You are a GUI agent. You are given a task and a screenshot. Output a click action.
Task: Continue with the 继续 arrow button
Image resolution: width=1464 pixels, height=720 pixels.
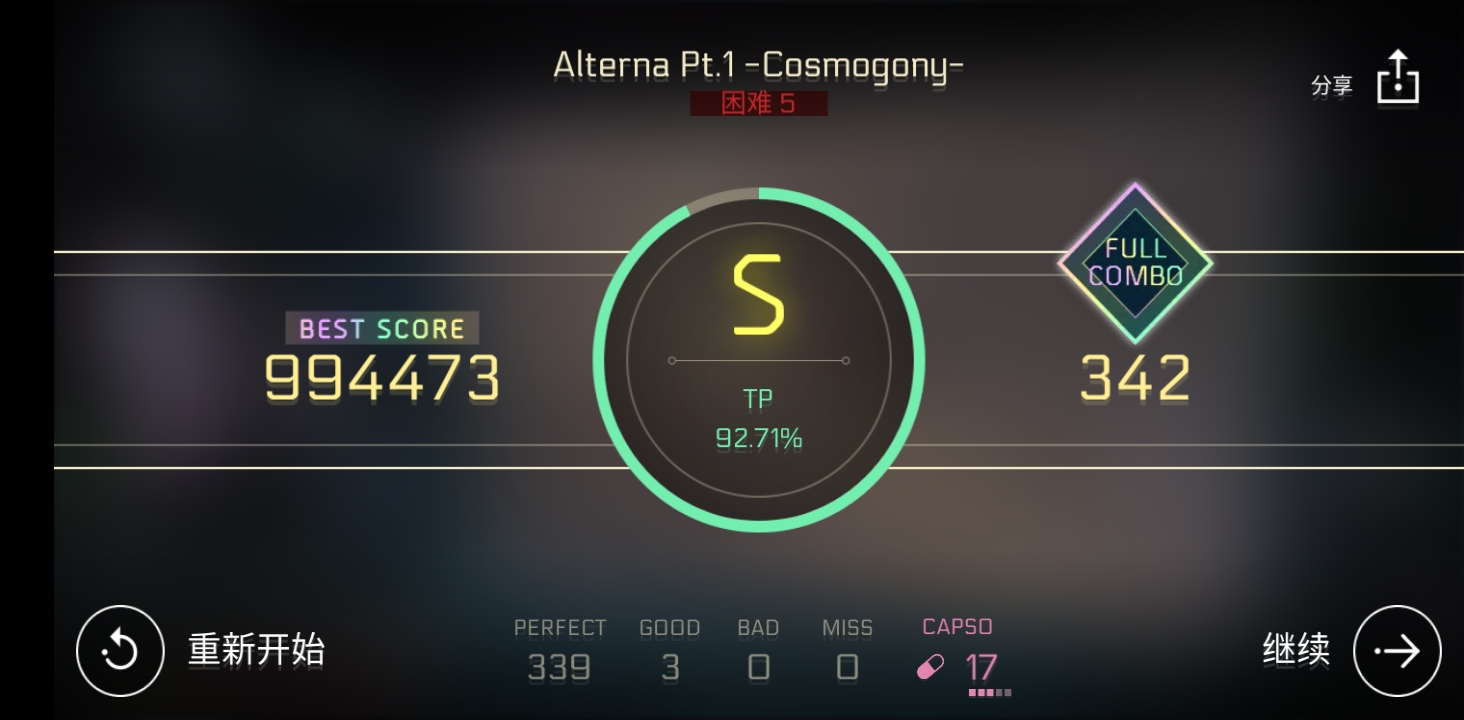(1396, 651)
